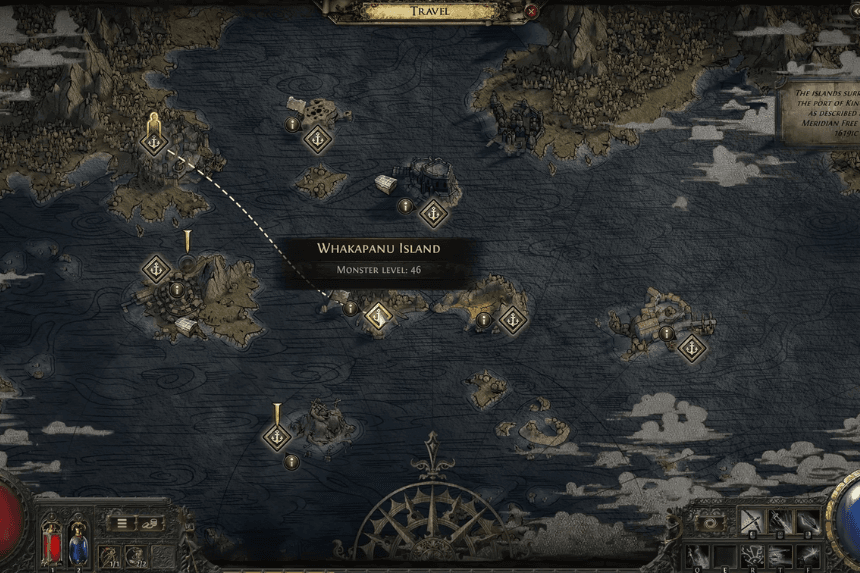The height and width of the screenshot is (573, 860).
Task: Click the anchor marker with the player figure
Action: point(153,143)
